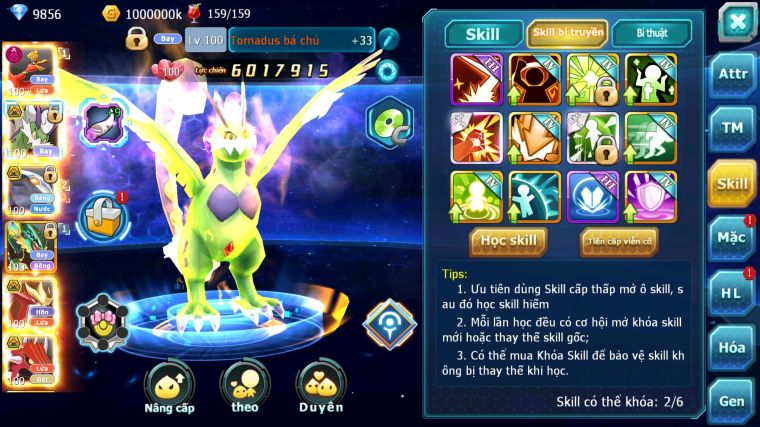Close the skill panel with X

[x=736, y=22]
